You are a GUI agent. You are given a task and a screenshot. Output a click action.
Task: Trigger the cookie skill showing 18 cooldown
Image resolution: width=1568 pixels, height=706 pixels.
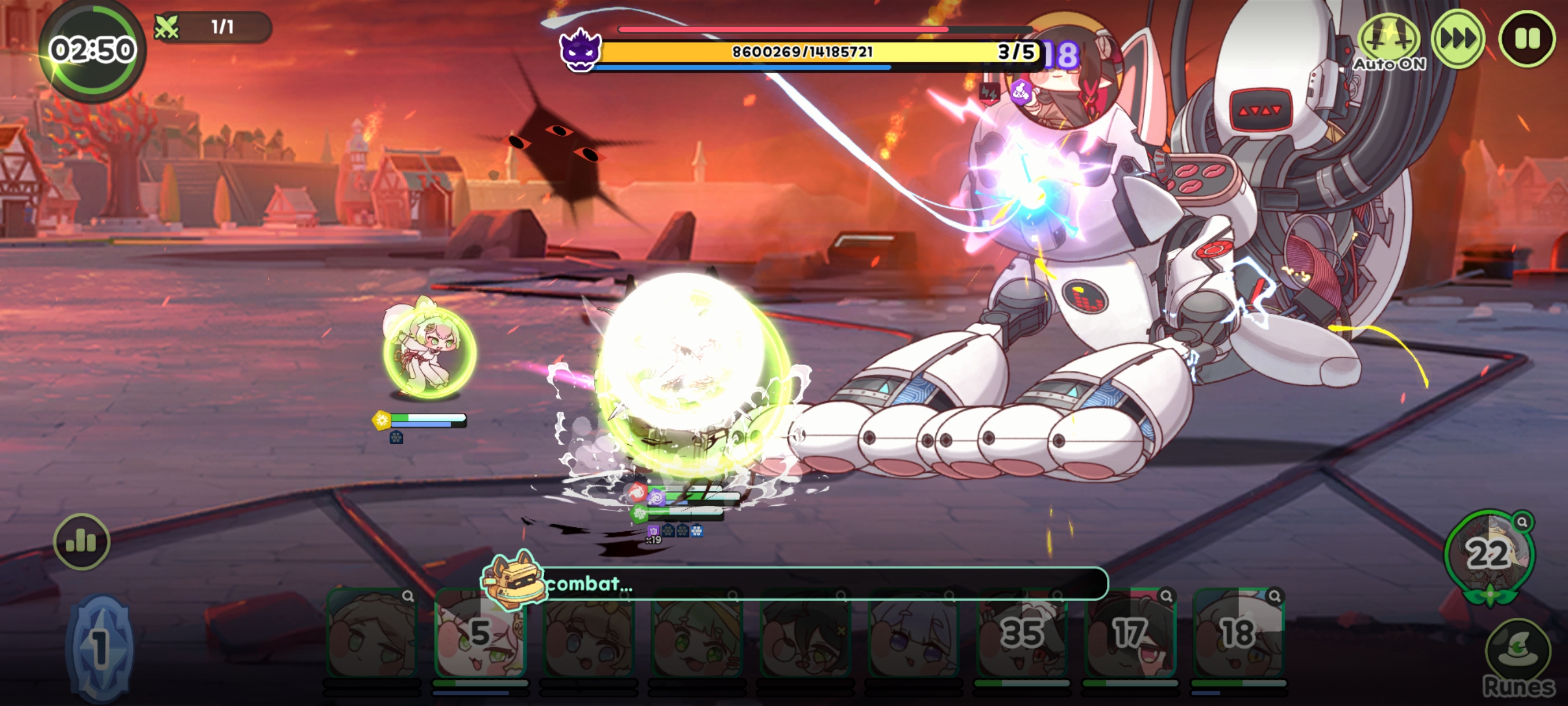[x=1238, y=633]
